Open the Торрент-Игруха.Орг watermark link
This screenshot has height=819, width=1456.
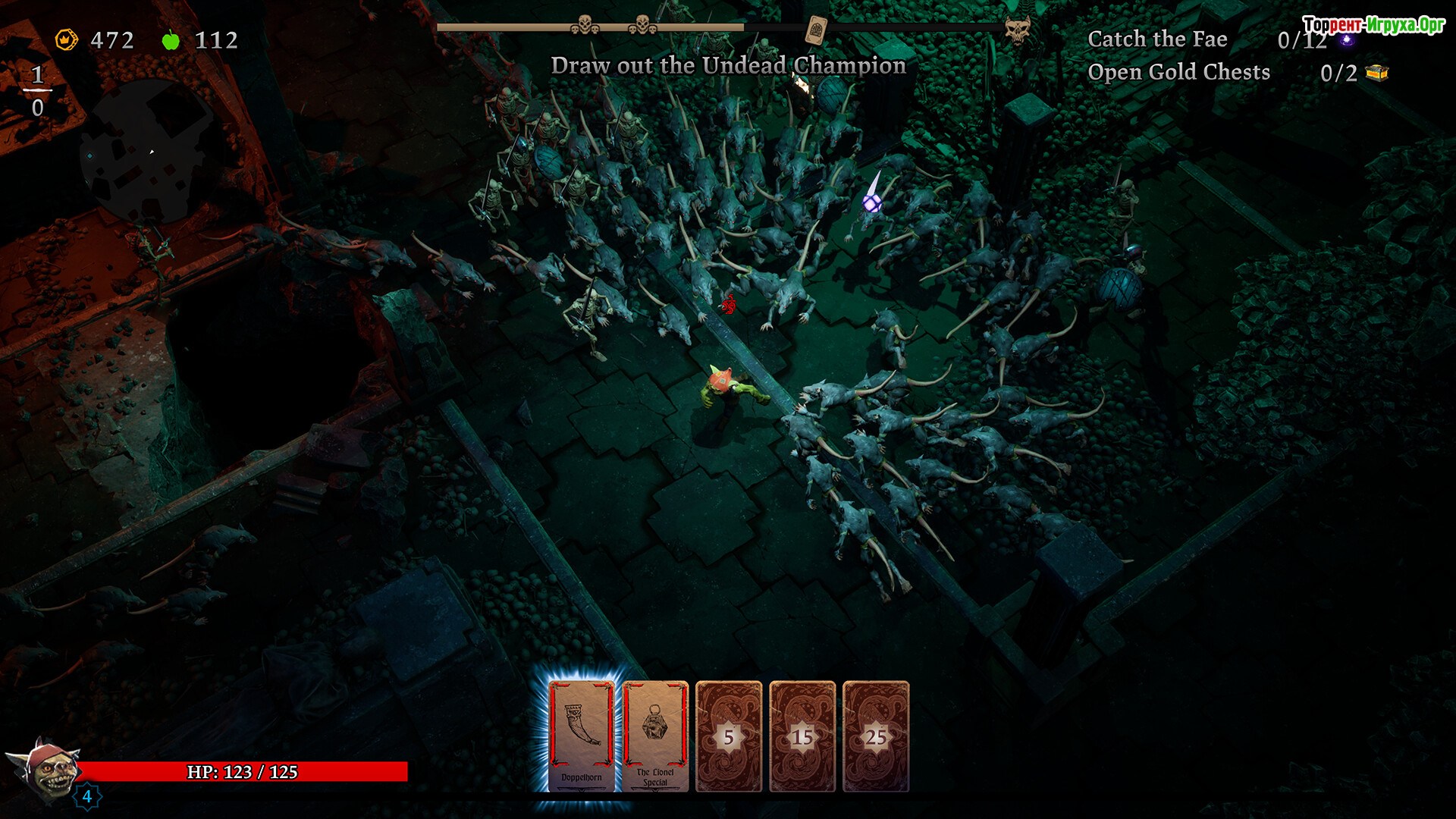tap(1373, 25)
